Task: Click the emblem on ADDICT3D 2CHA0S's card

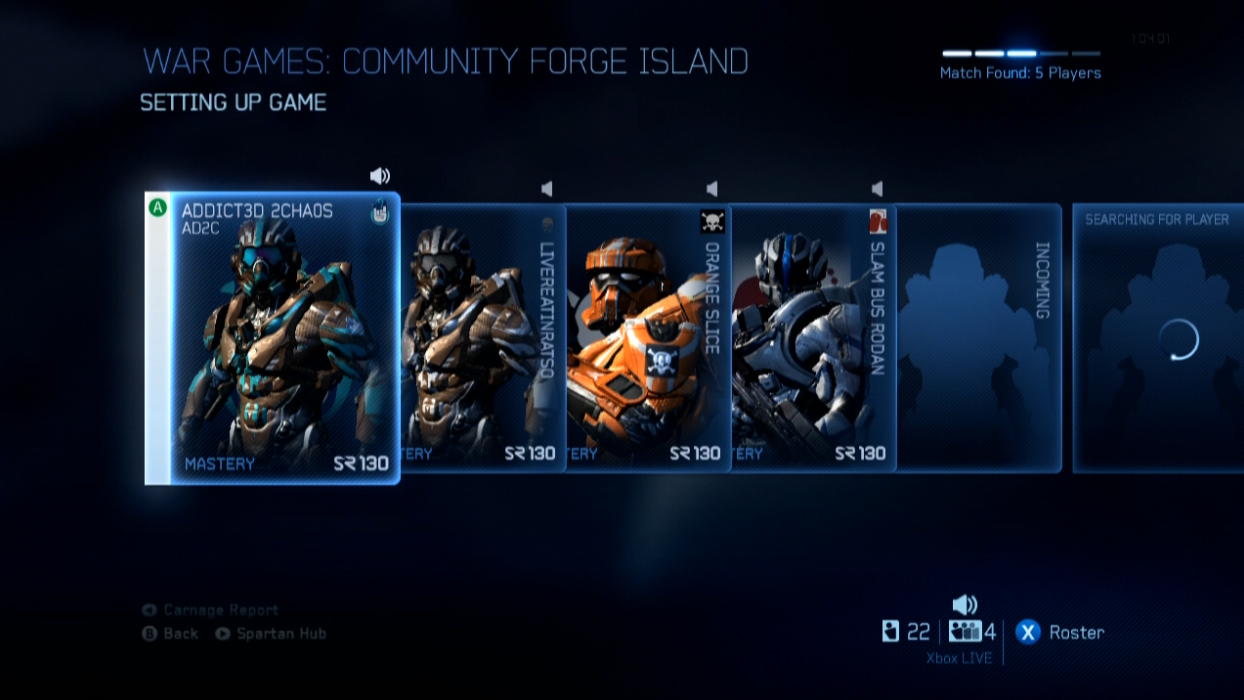Action: click(380, 213)
